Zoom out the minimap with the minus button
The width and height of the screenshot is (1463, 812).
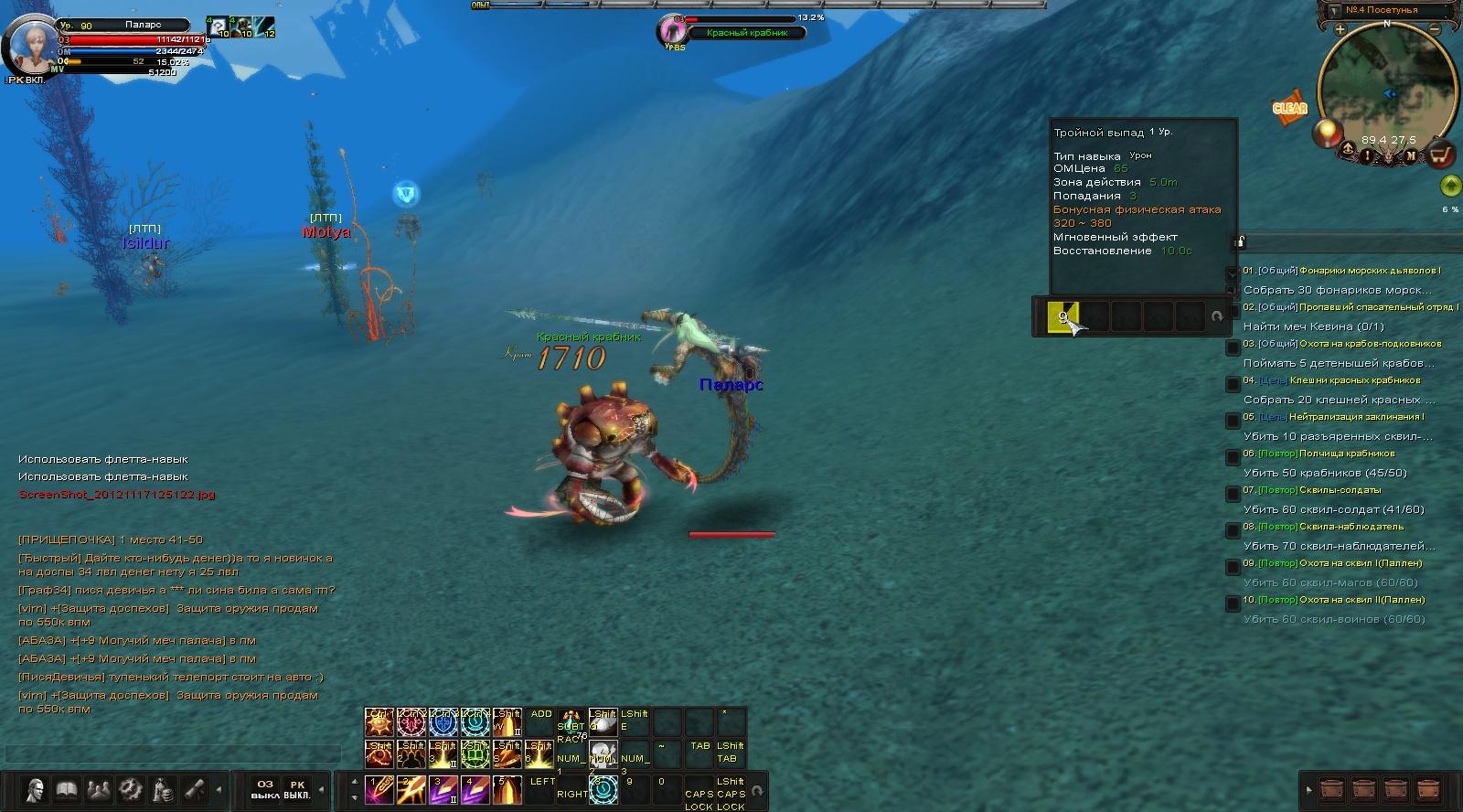(x=1435, y=28)
